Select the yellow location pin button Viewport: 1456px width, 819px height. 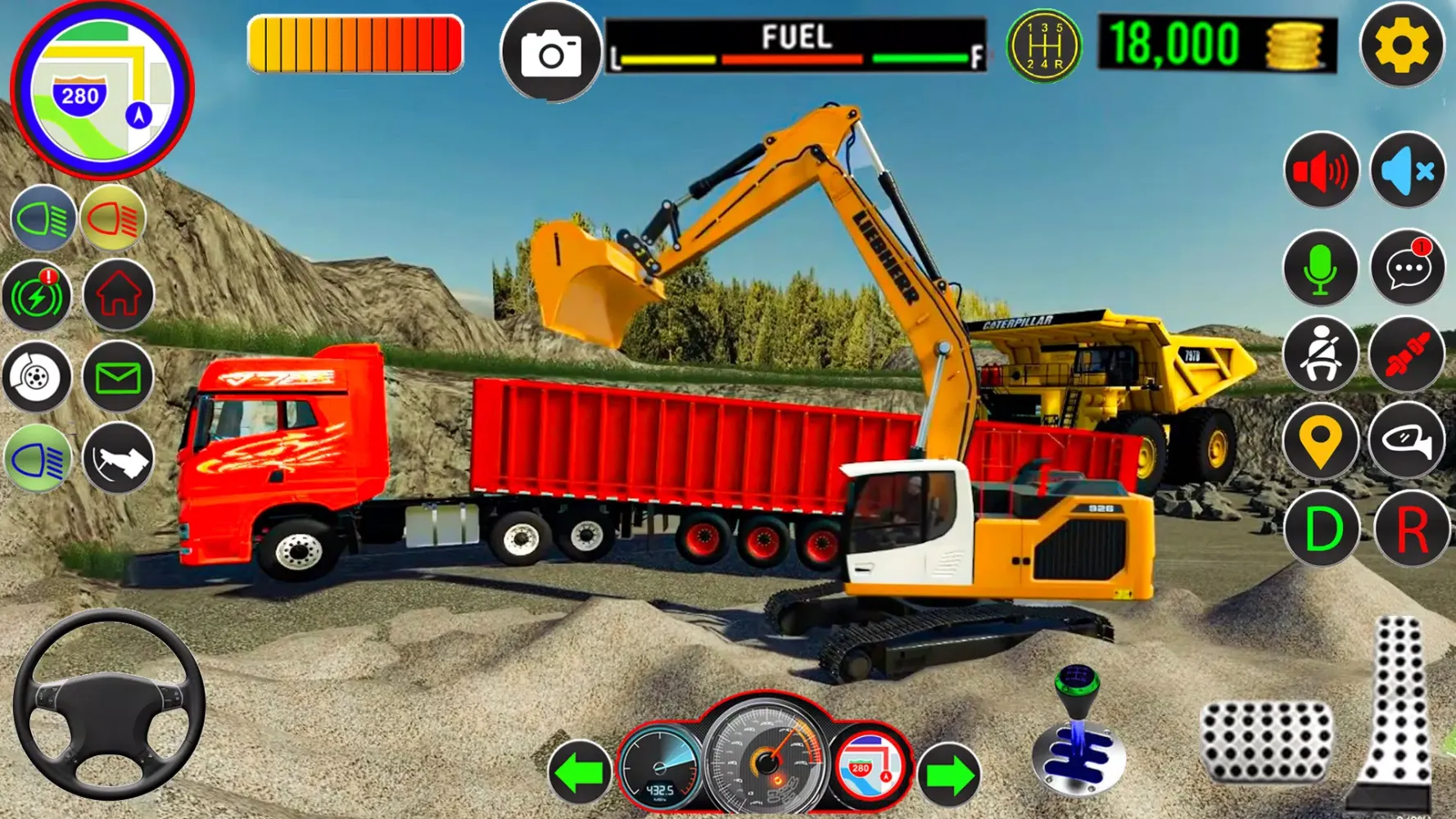tap(1320, 441)
